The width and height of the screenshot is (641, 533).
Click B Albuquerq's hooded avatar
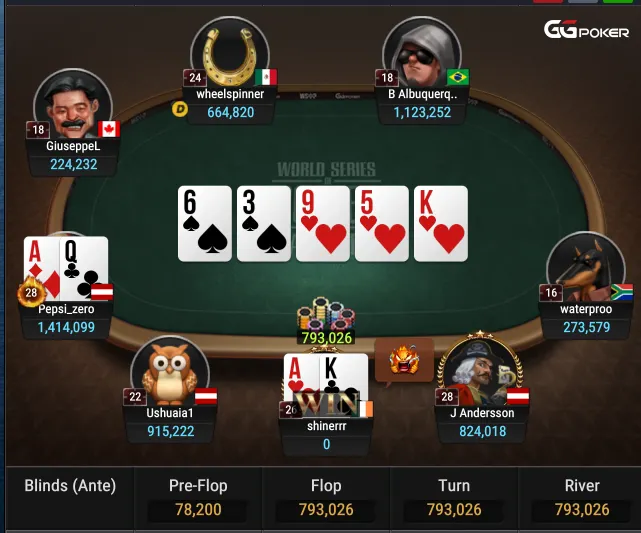coord(420,55)
